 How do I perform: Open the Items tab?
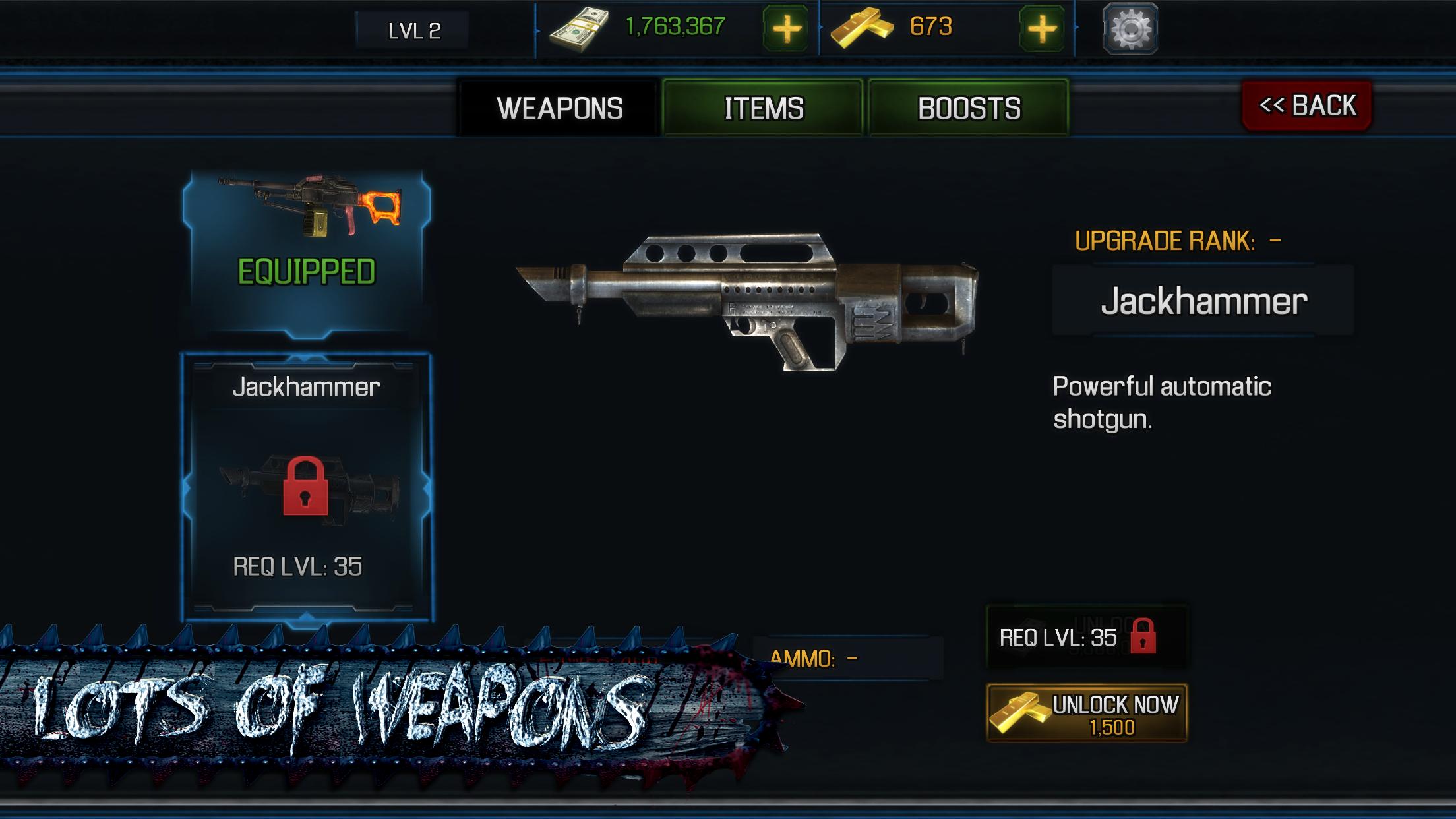[x=763, y=108]
